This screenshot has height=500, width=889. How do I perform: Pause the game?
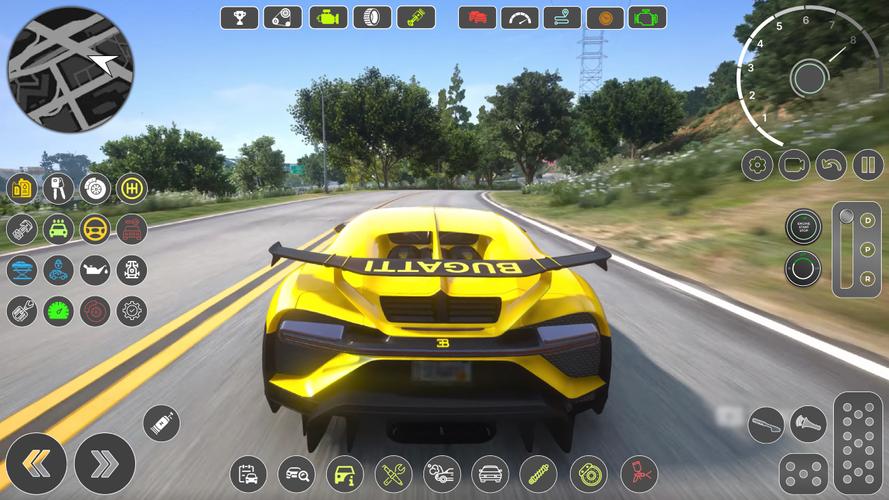tap(868, 164)
